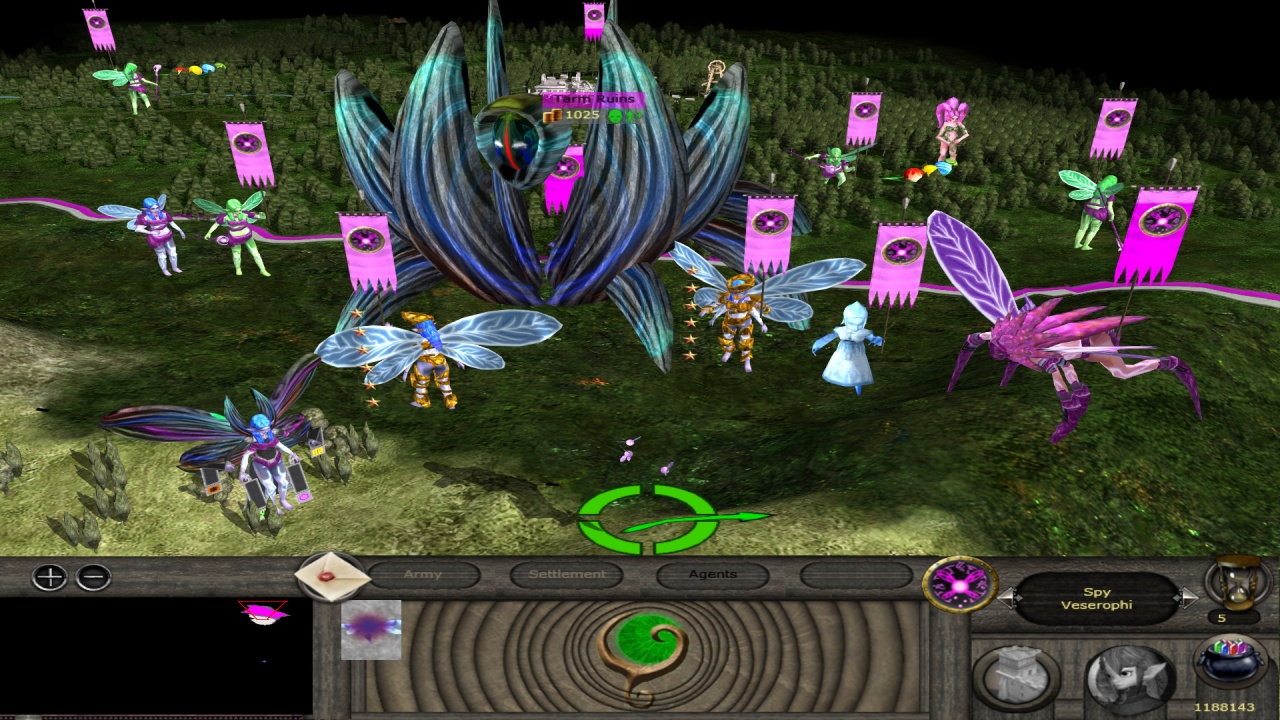Zoom out the minimap with minus button
This screenshot has width=1280, height=720.
(93, 577)
